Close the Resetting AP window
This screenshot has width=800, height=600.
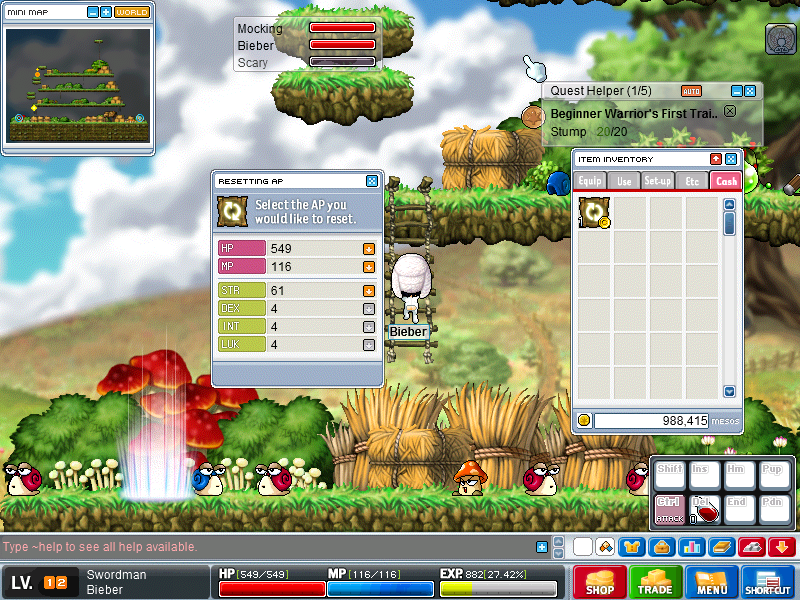[372, 181]
